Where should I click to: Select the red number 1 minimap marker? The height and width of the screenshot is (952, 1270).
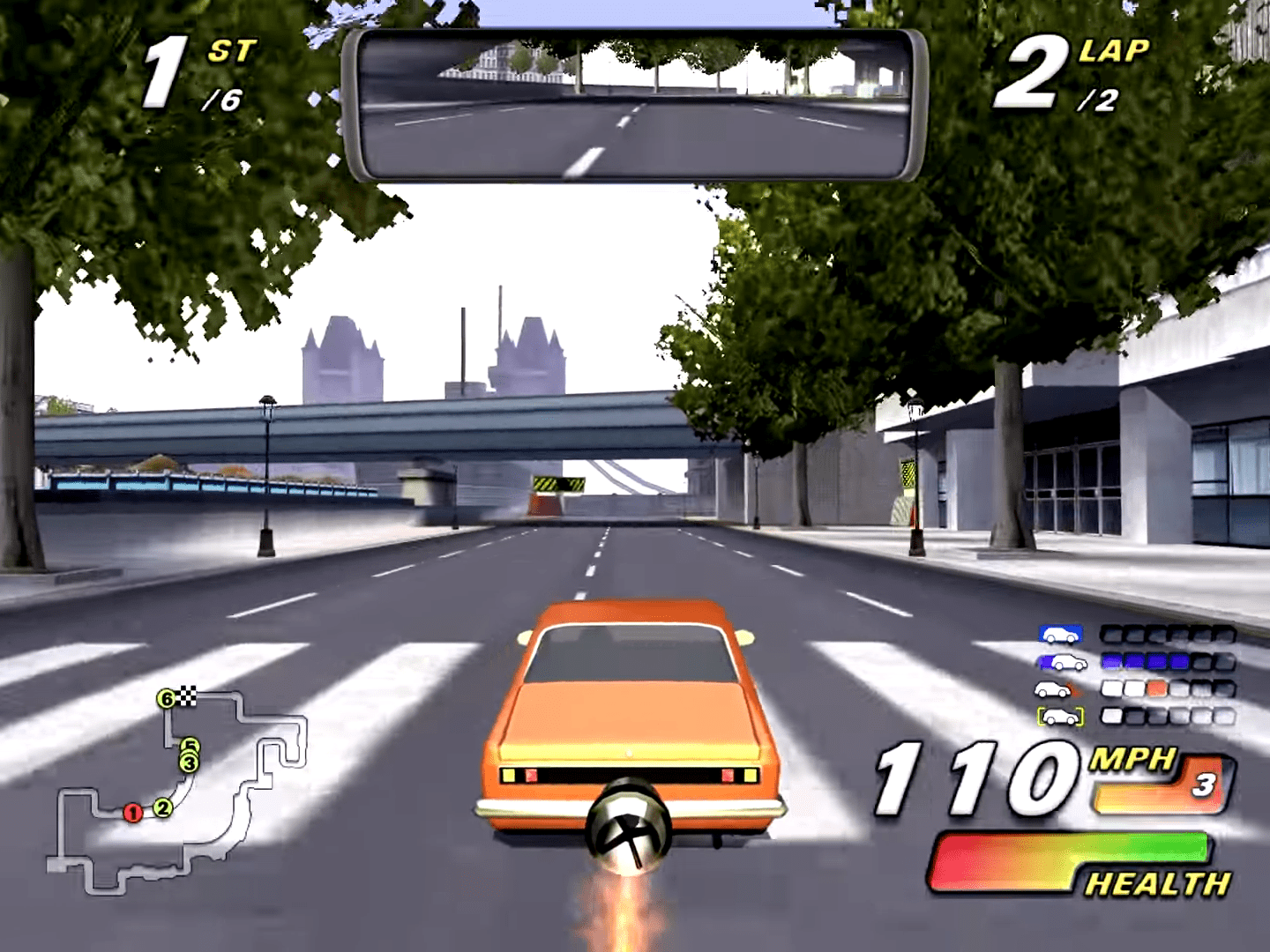133,813
